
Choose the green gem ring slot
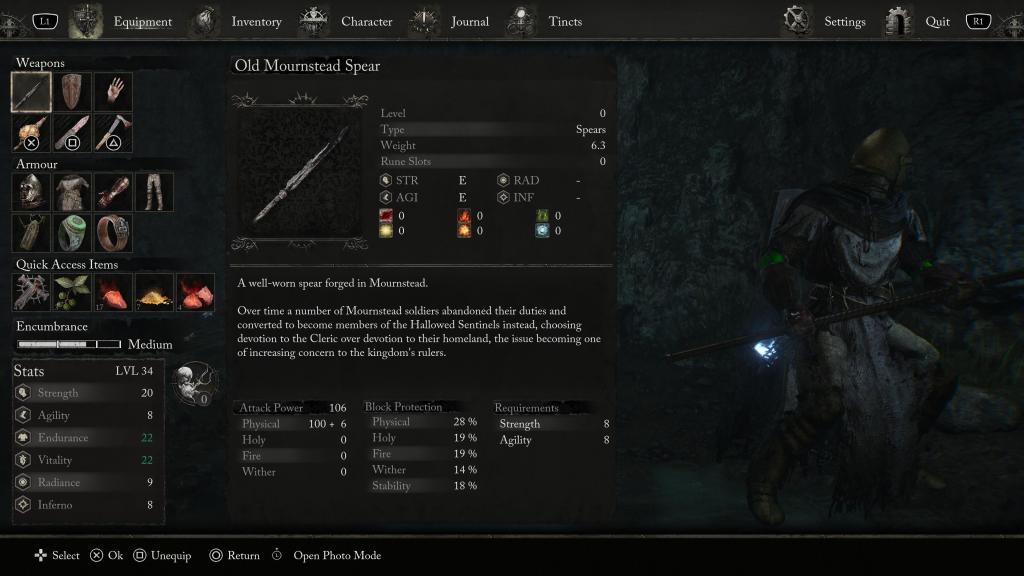(x=72, y=233)
